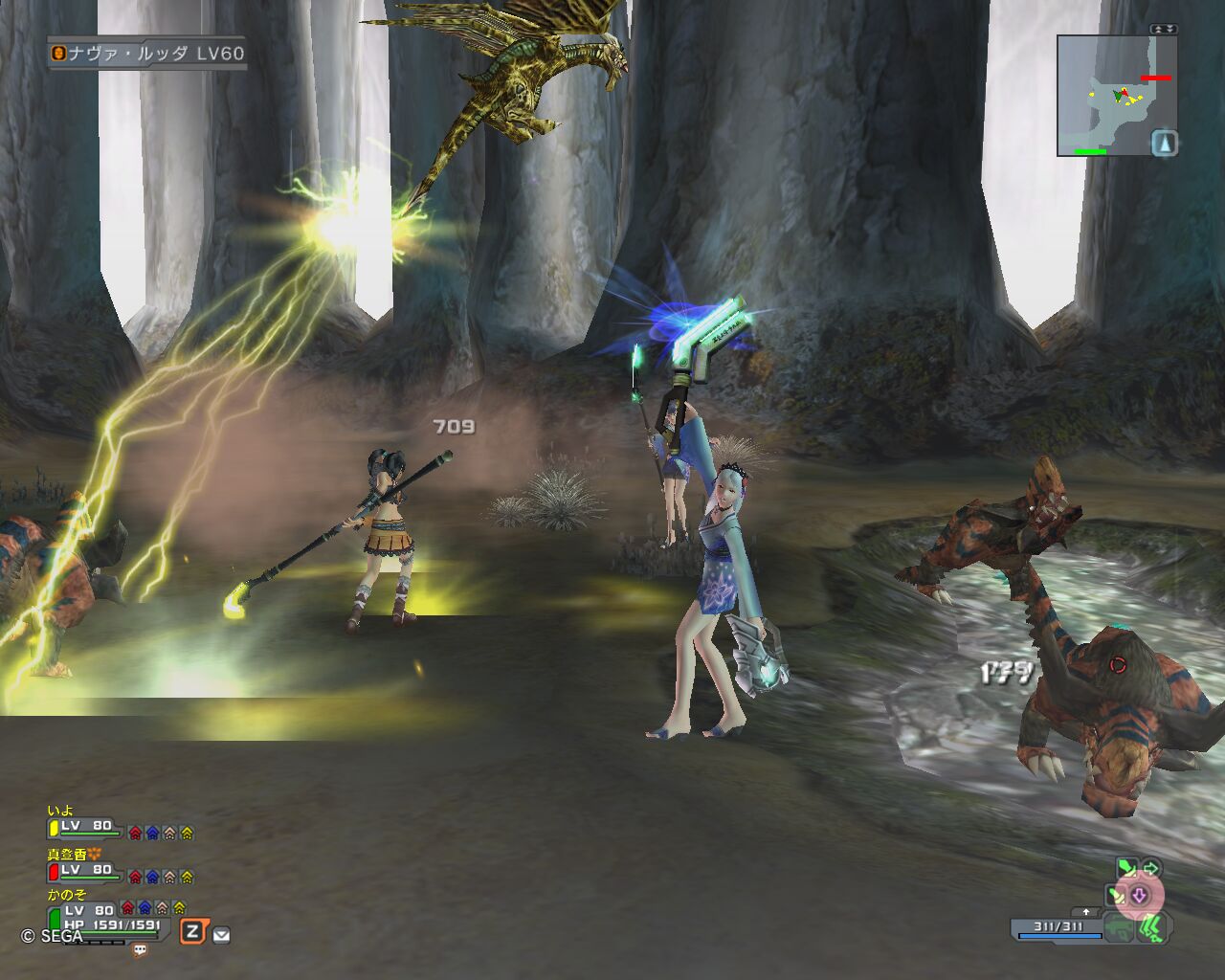1225x980 pixels.
Task: Select the enemy target label ナヴァ・ルッダ
Action: [147, 54]
